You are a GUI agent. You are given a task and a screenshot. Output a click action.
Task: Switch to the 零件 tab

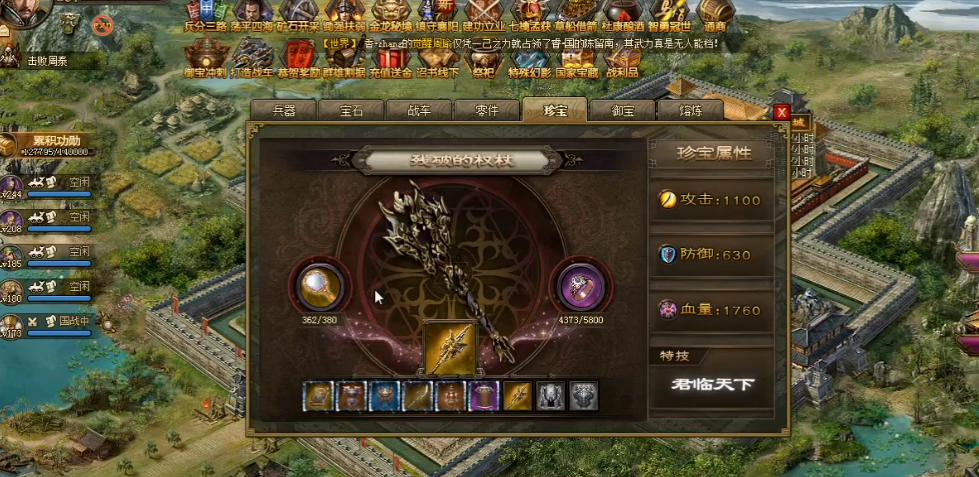pyautogui.click(x=486, y=110)
